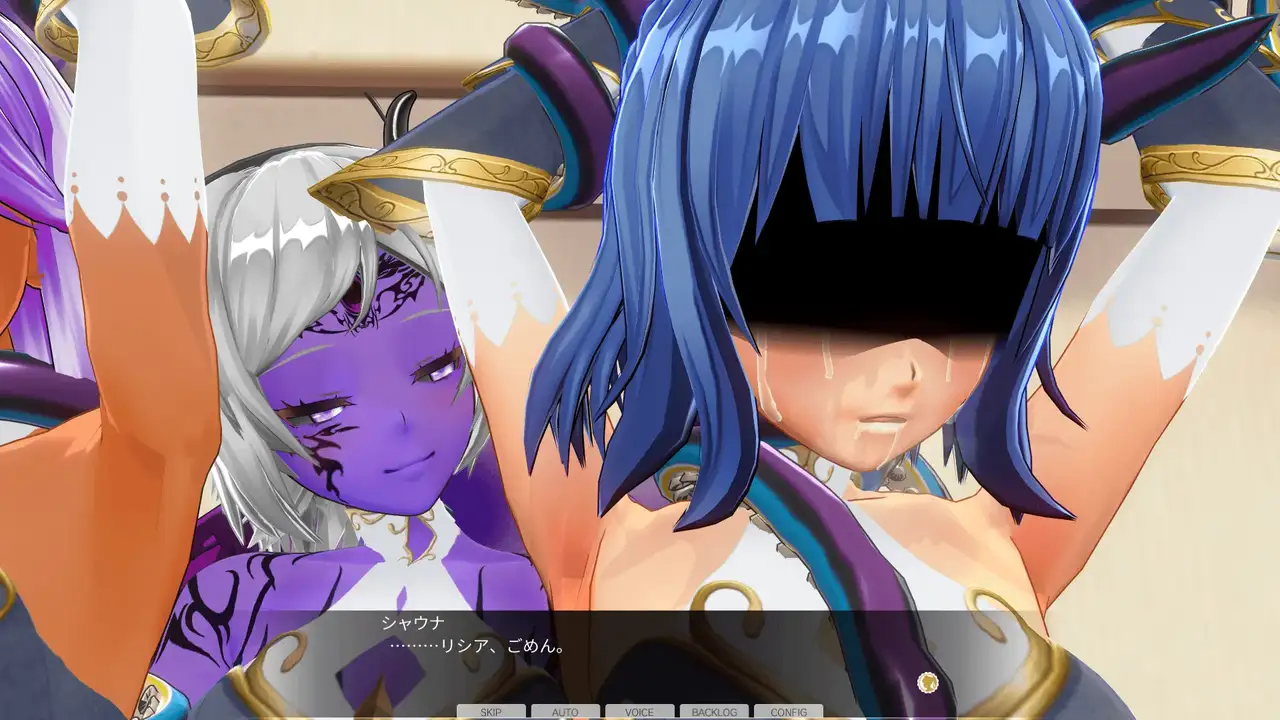Click the SKIP button
Screen dimensions: 1280x720
coord(491,712)
